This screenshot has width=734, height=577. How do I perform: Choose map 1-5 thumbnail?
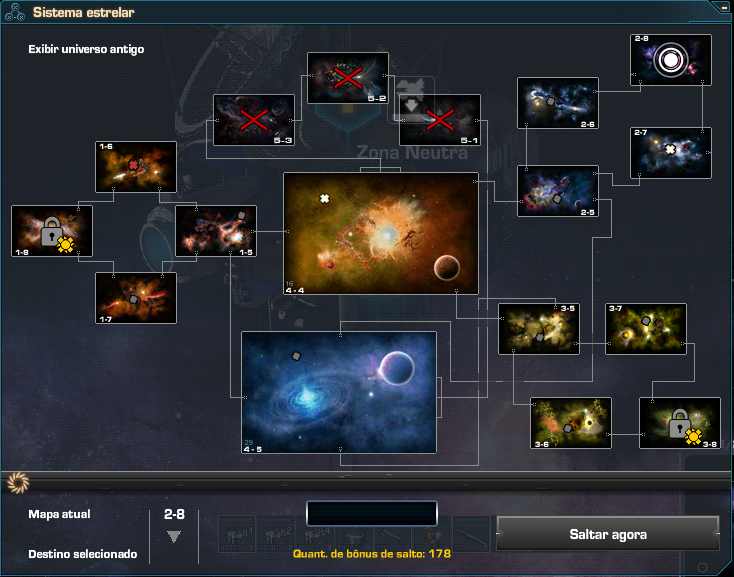coord(216,231)
